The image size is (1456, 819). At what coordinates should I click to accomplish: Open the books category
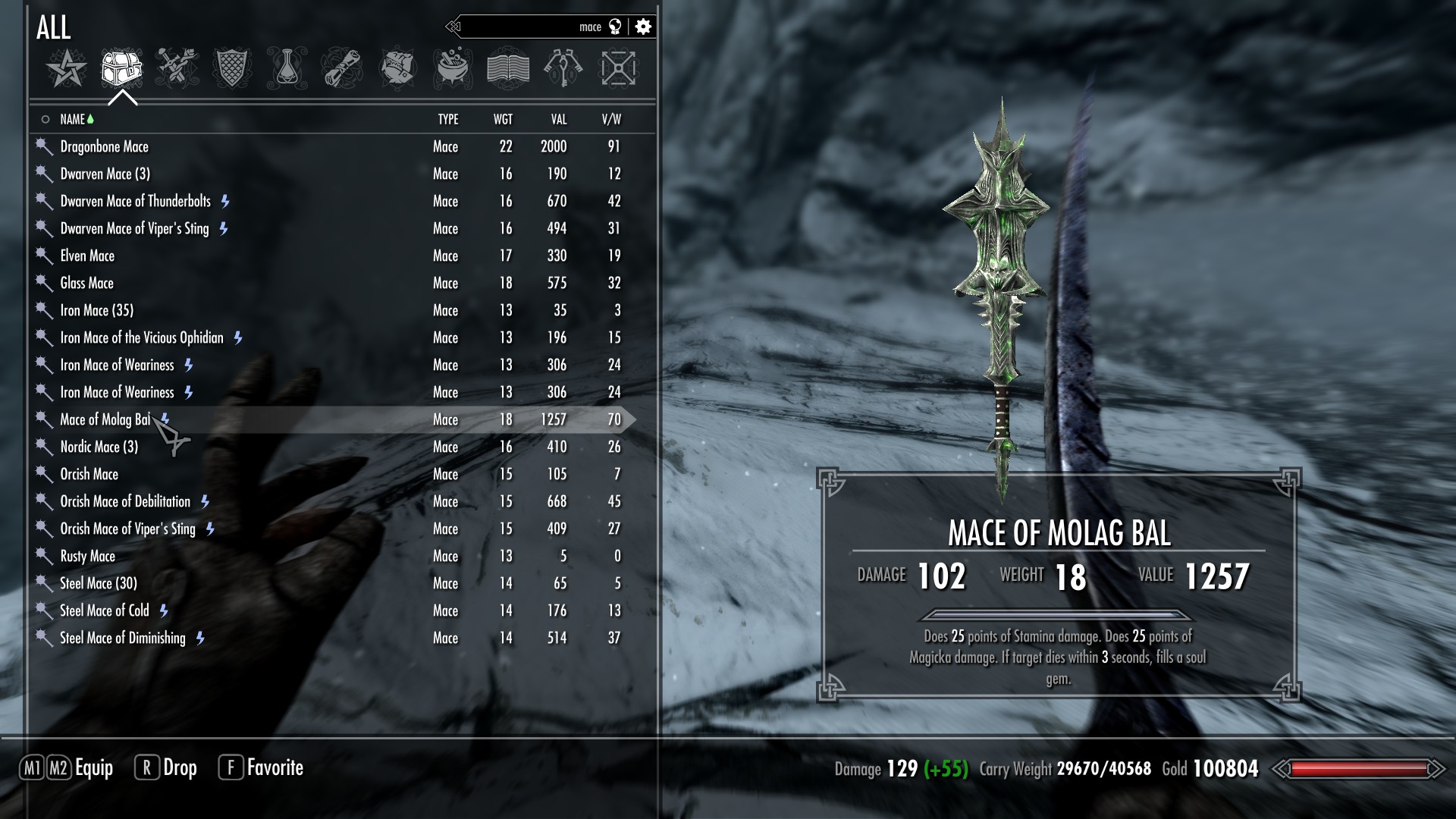click(507, 68)
